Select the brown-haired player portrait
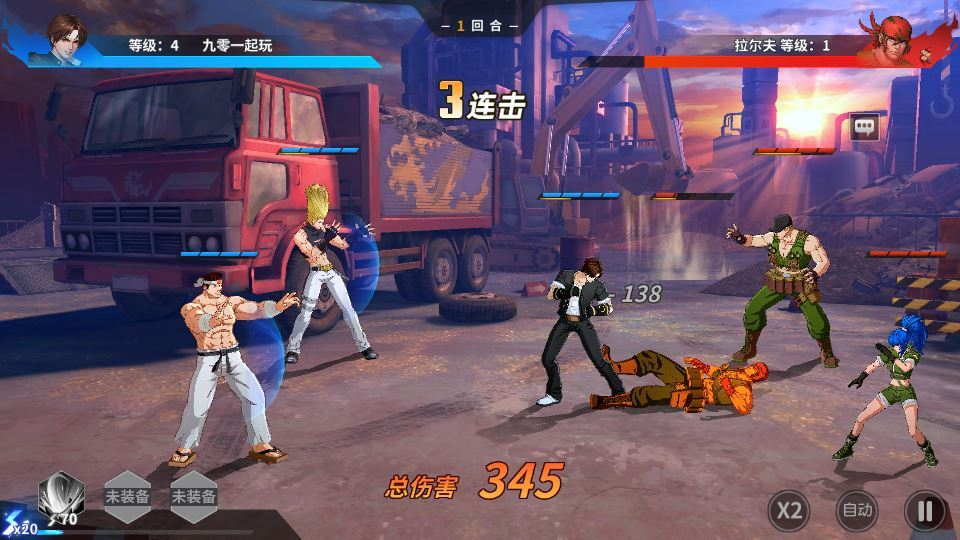The width and height of the screenshot is (960, 540). point(66,38)
